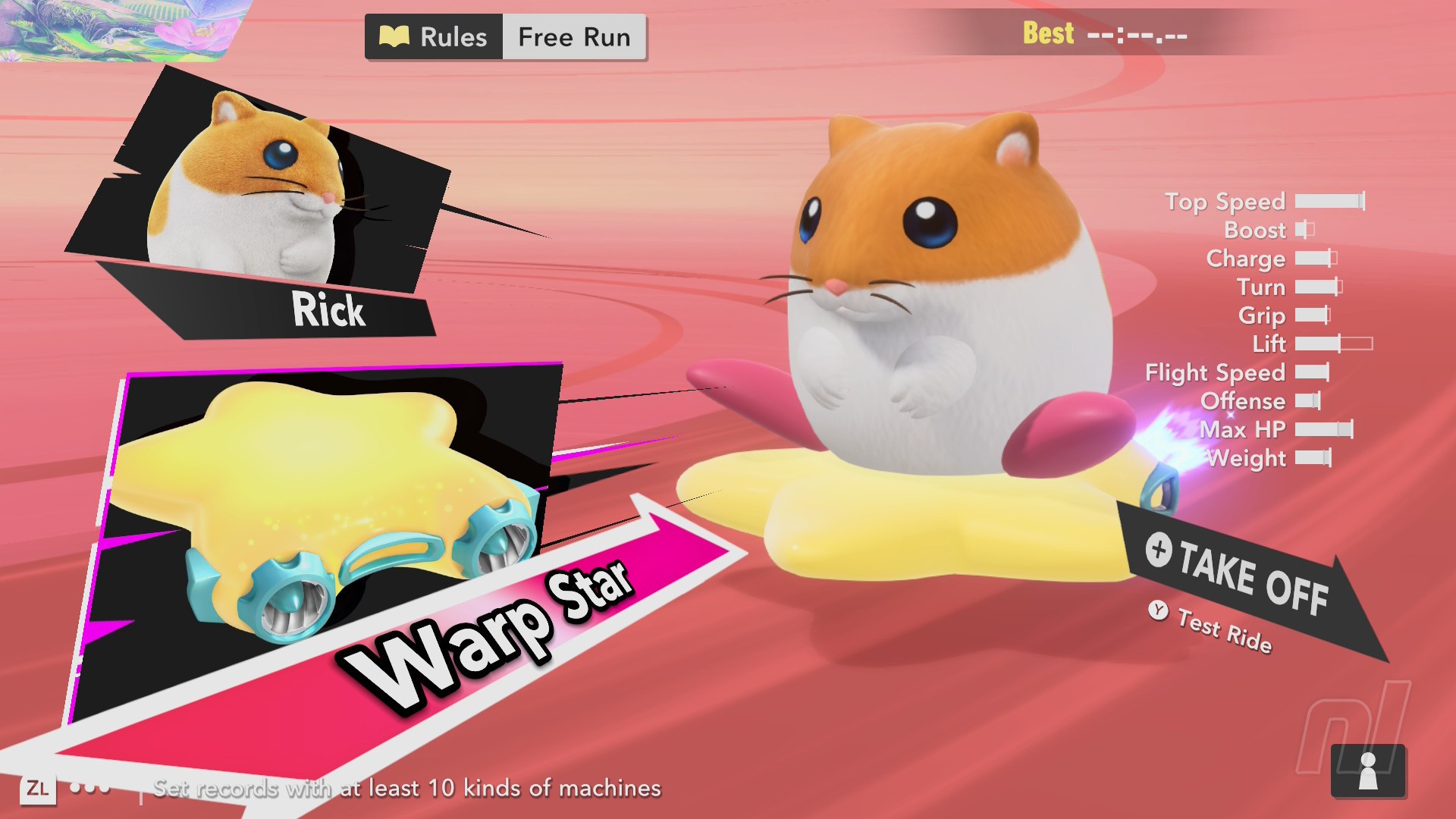Open the player figure icon panel
Viewport: 1456px width, 819px height.
(x=1368, y=770)
